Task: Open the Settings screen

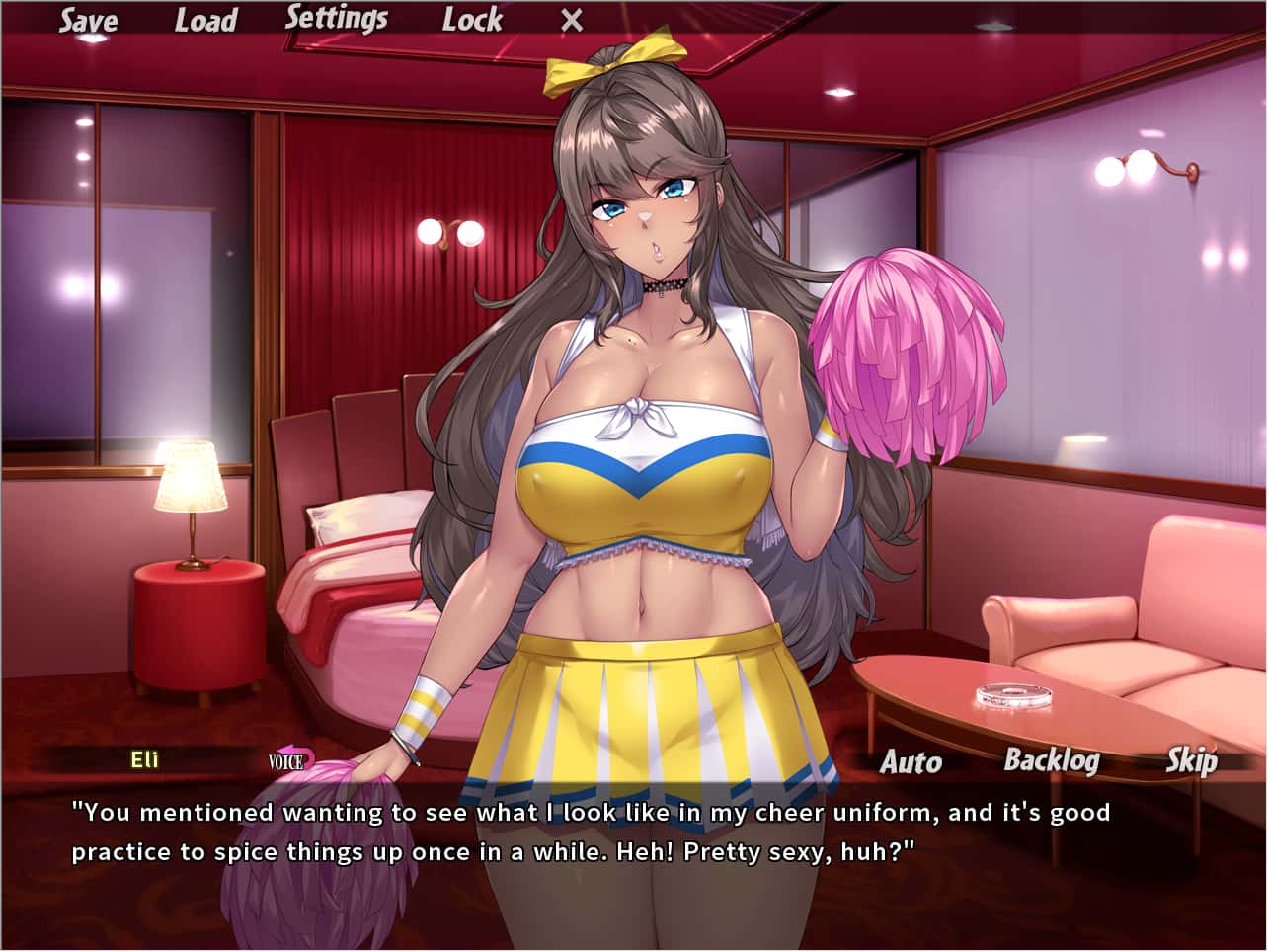Action: coord(337,17)
